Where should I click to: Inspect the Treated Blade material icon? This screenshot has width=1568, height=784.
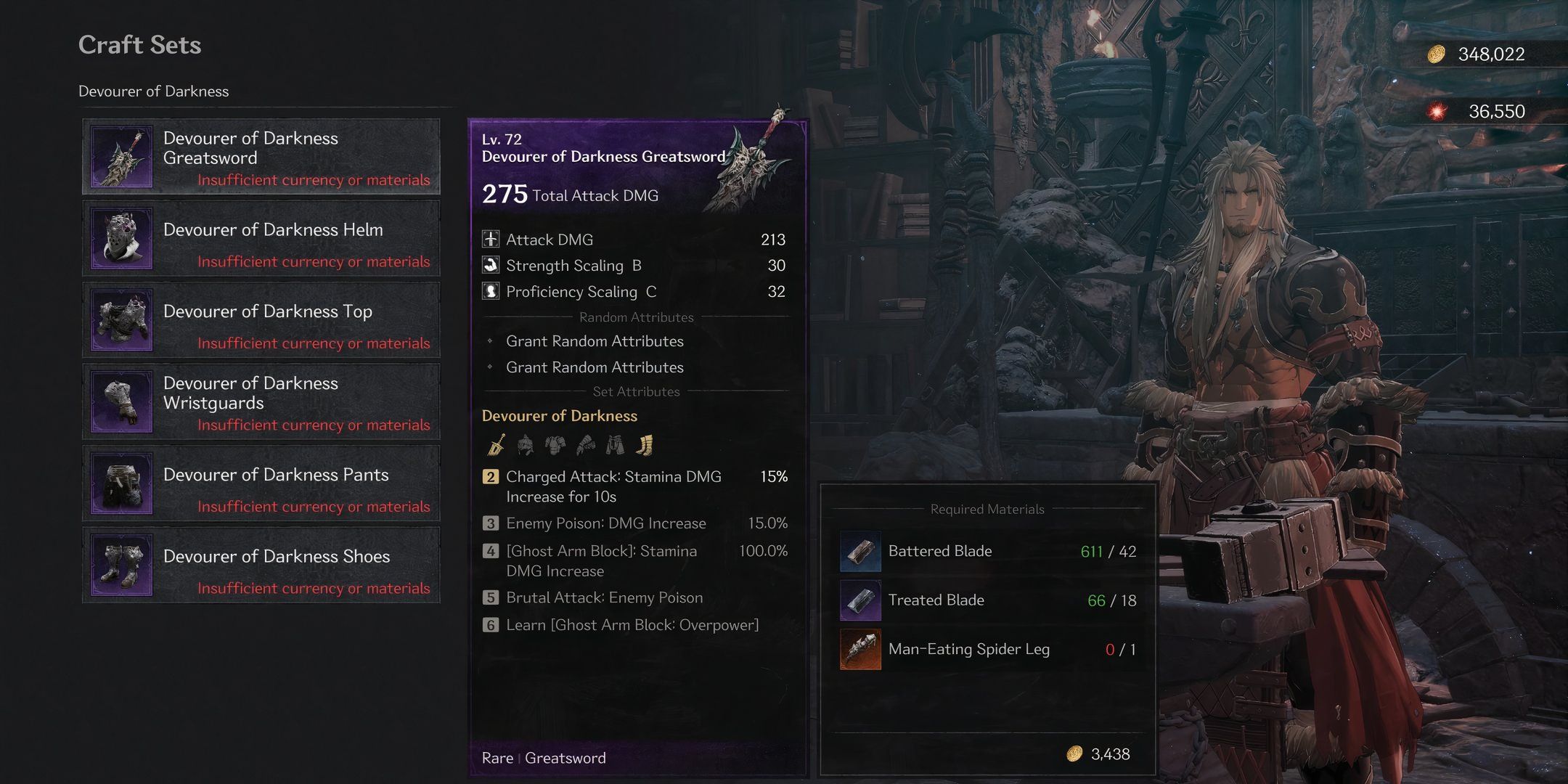point(860,600)
